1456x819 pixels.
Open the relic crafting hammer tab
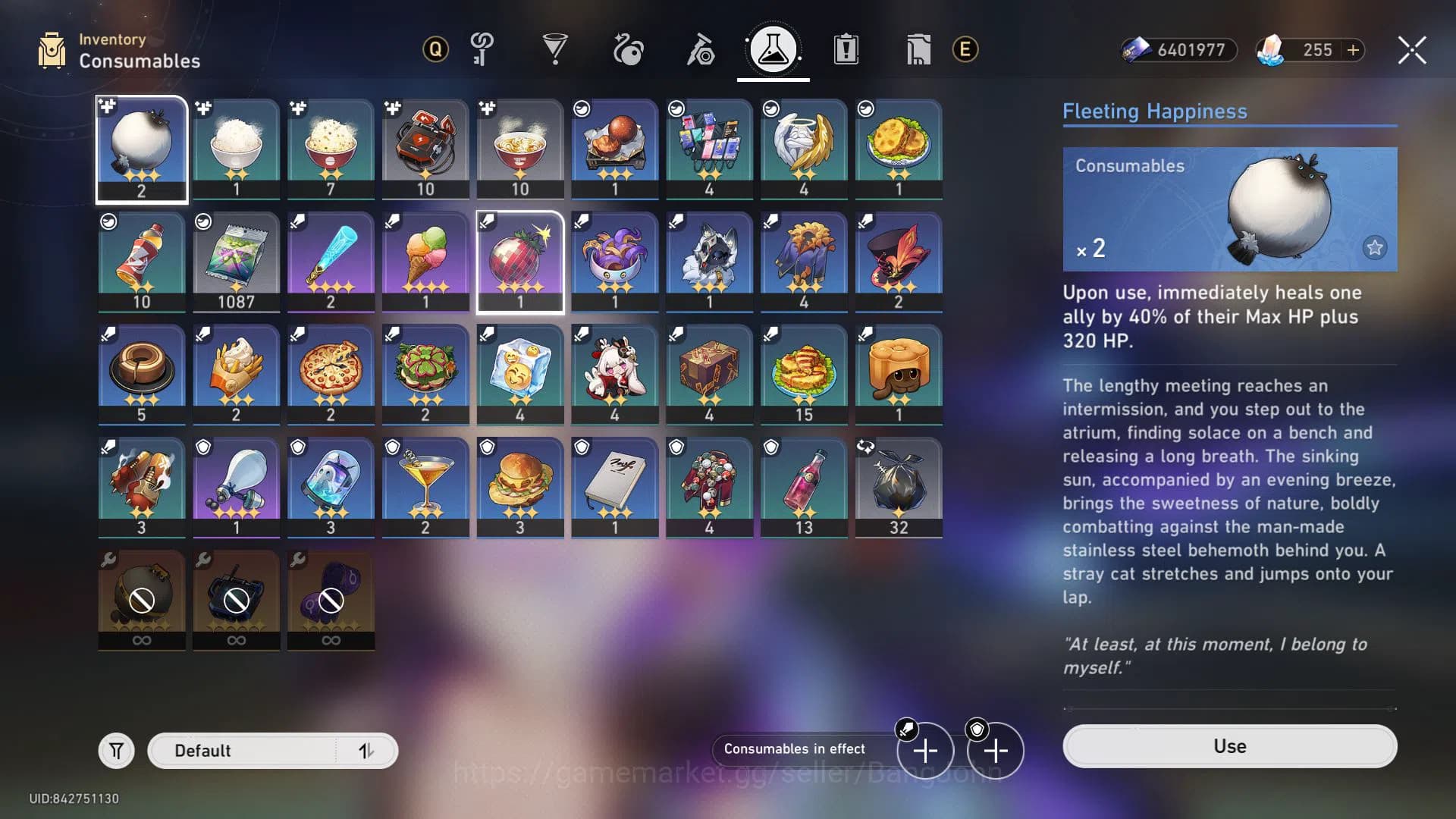[700, 49]
